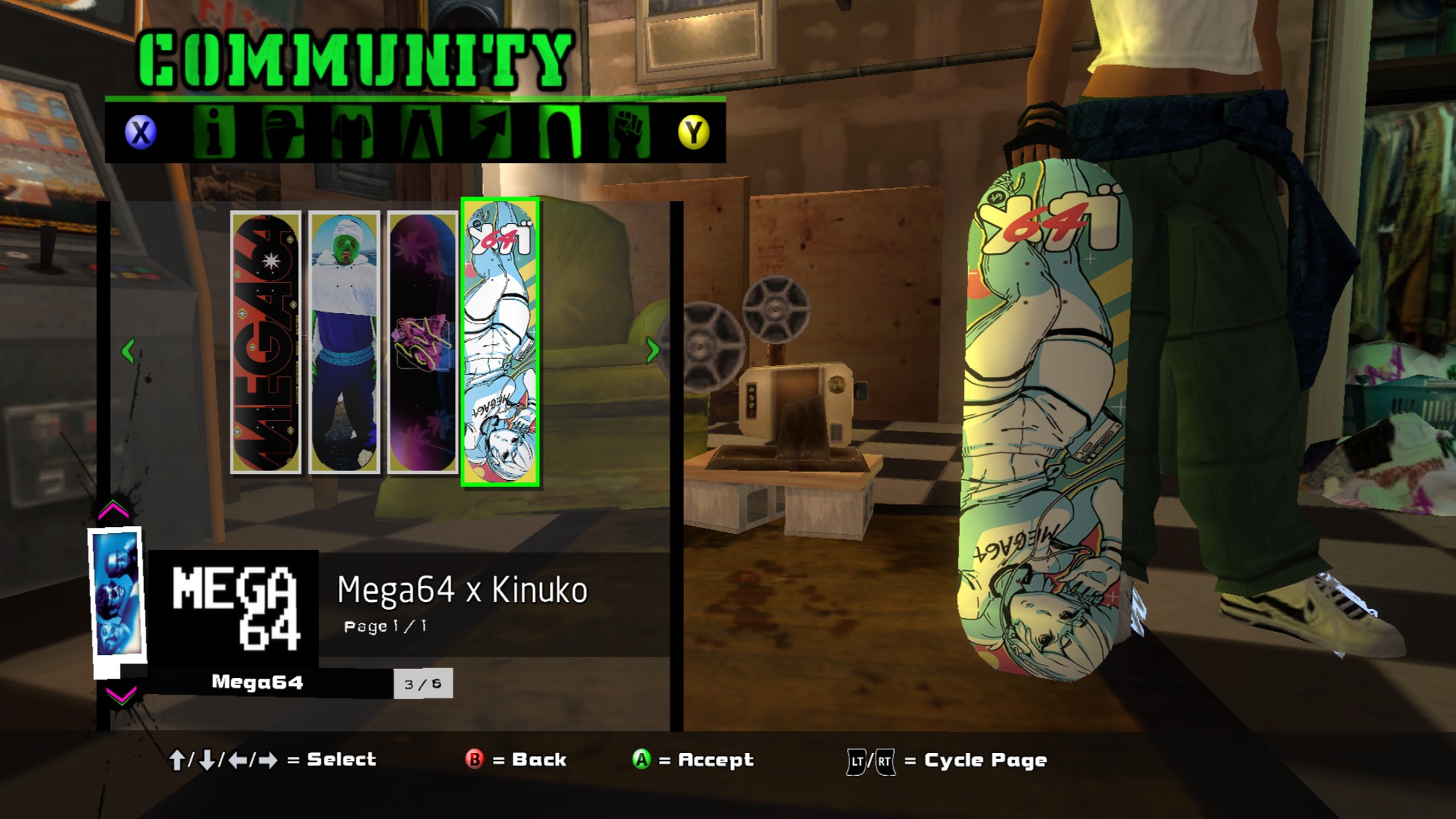Click the Mega64 brand logo
This screenshot has width=1456, height=819.
click(234, 608)
